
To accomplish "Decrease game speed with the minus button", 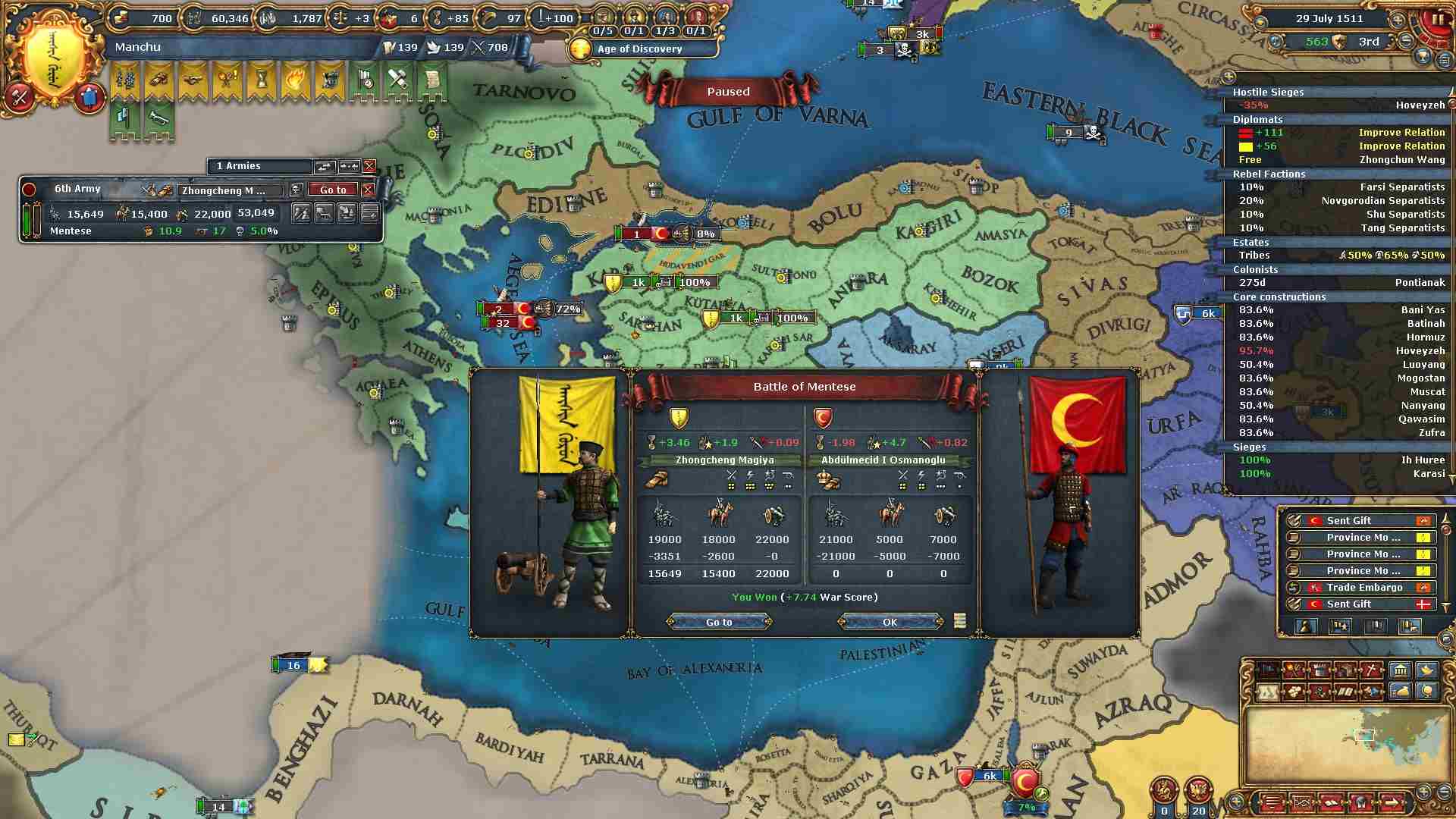I will pos(1407,40).
